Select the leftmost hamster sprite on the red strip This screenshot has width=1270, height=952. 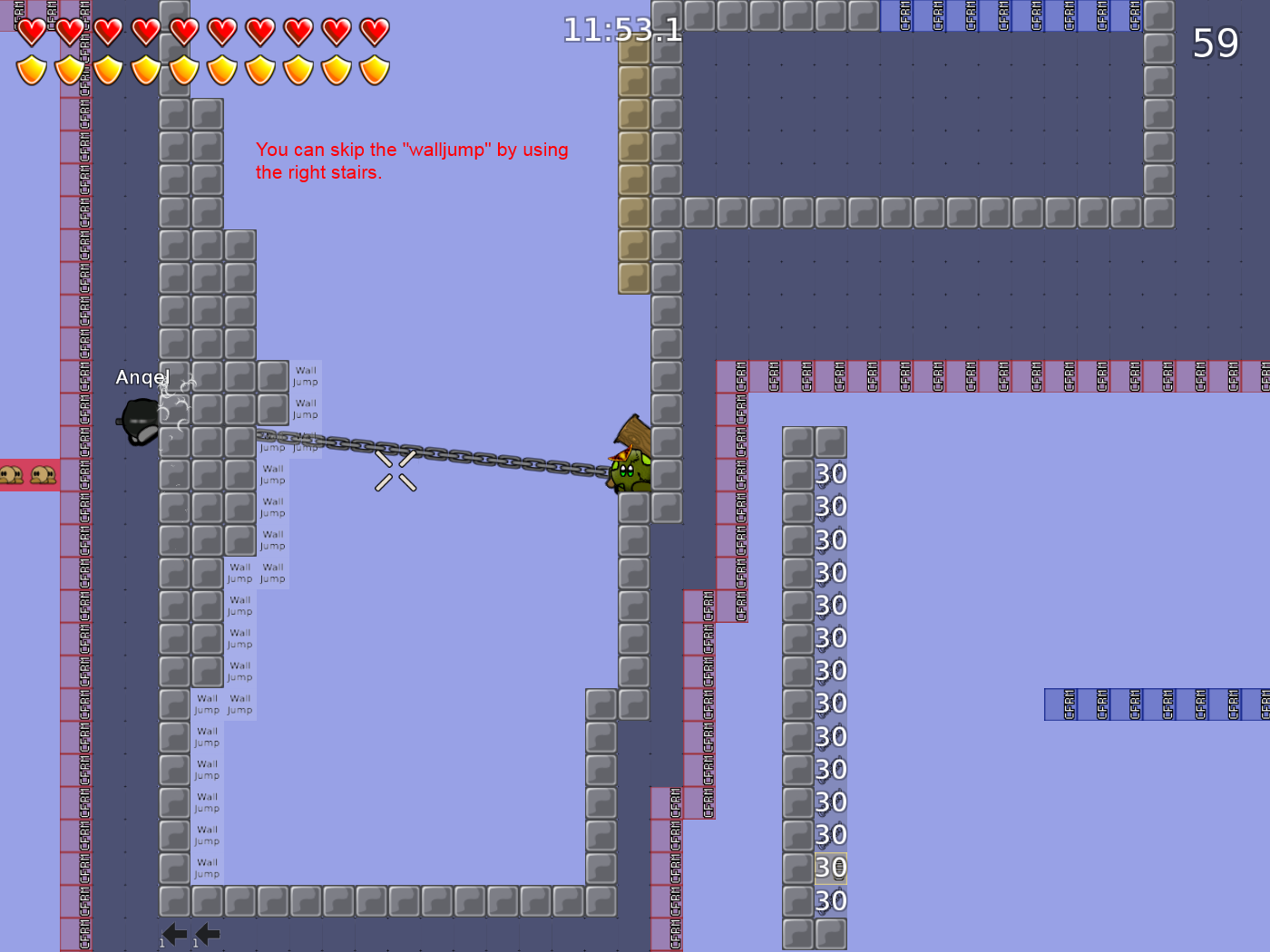(x=12, y=473)
